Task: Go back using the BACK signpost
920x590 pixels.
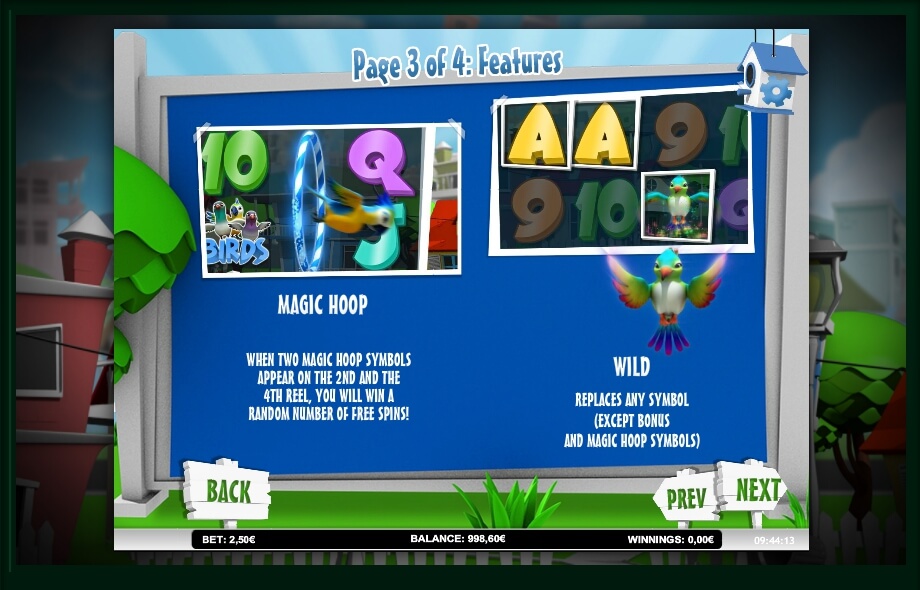Action: (x=227, y=490)
